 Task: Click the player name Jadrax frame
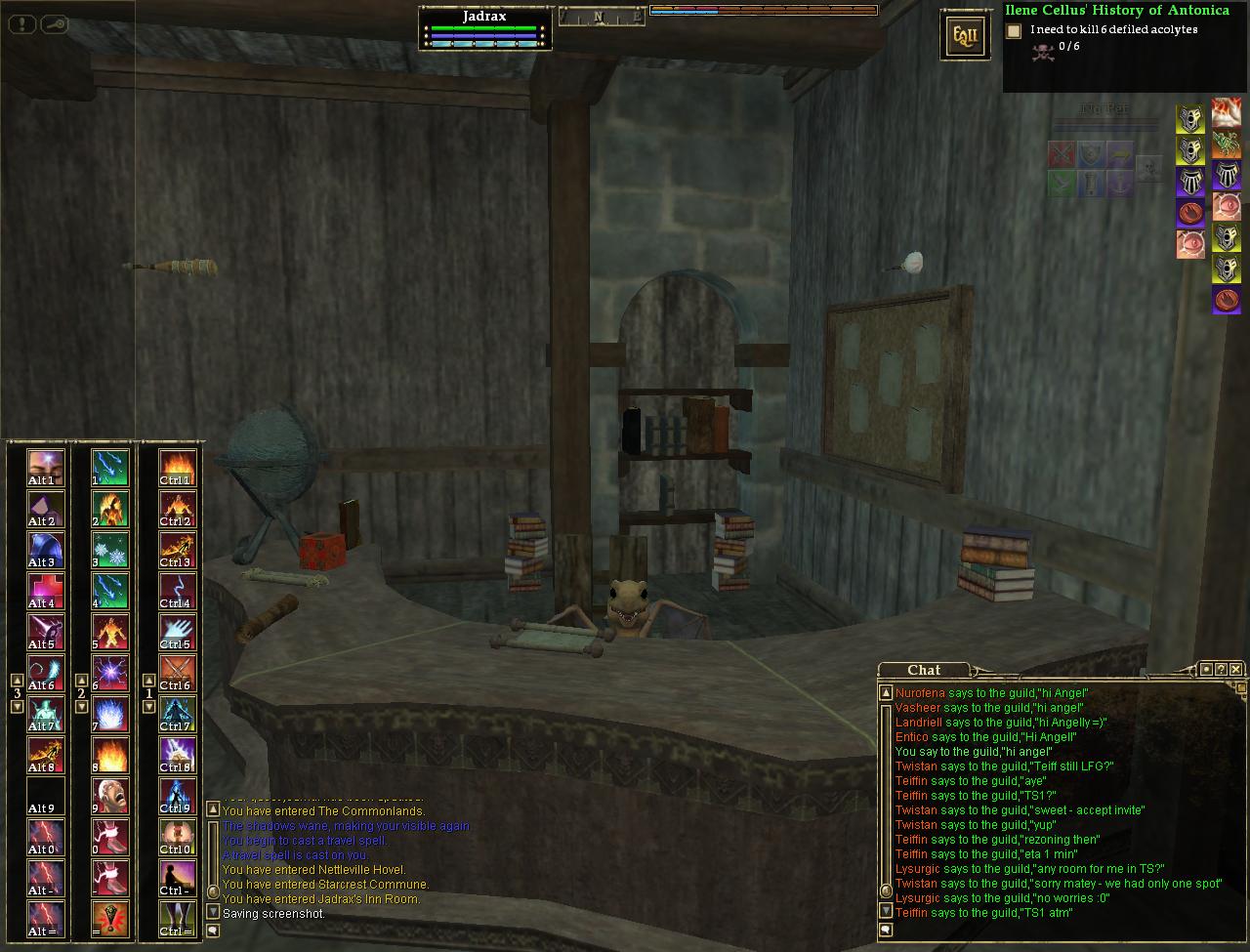tap(484, 17)
